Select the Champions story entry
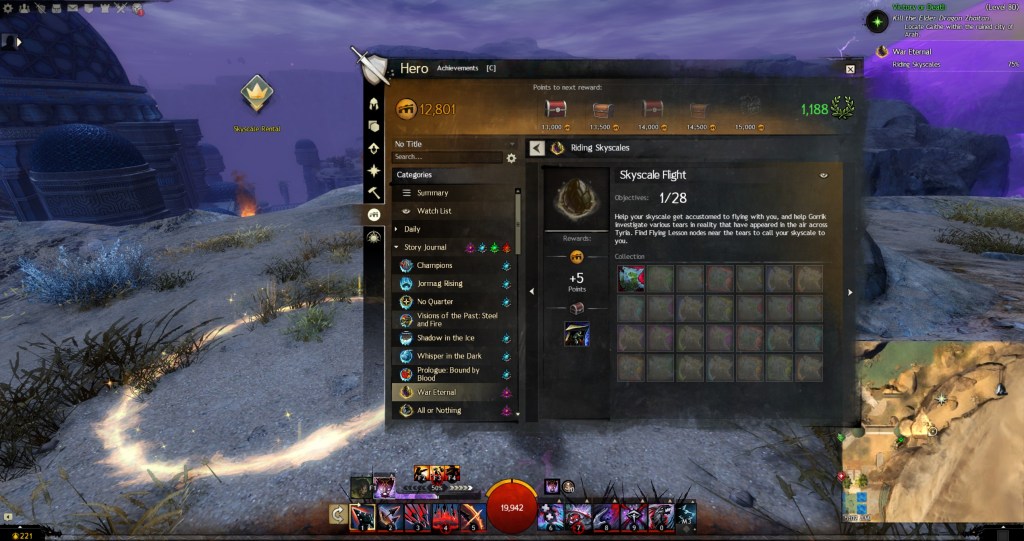This screenshot has width=1024, height=541. click(x=435, y=266)
